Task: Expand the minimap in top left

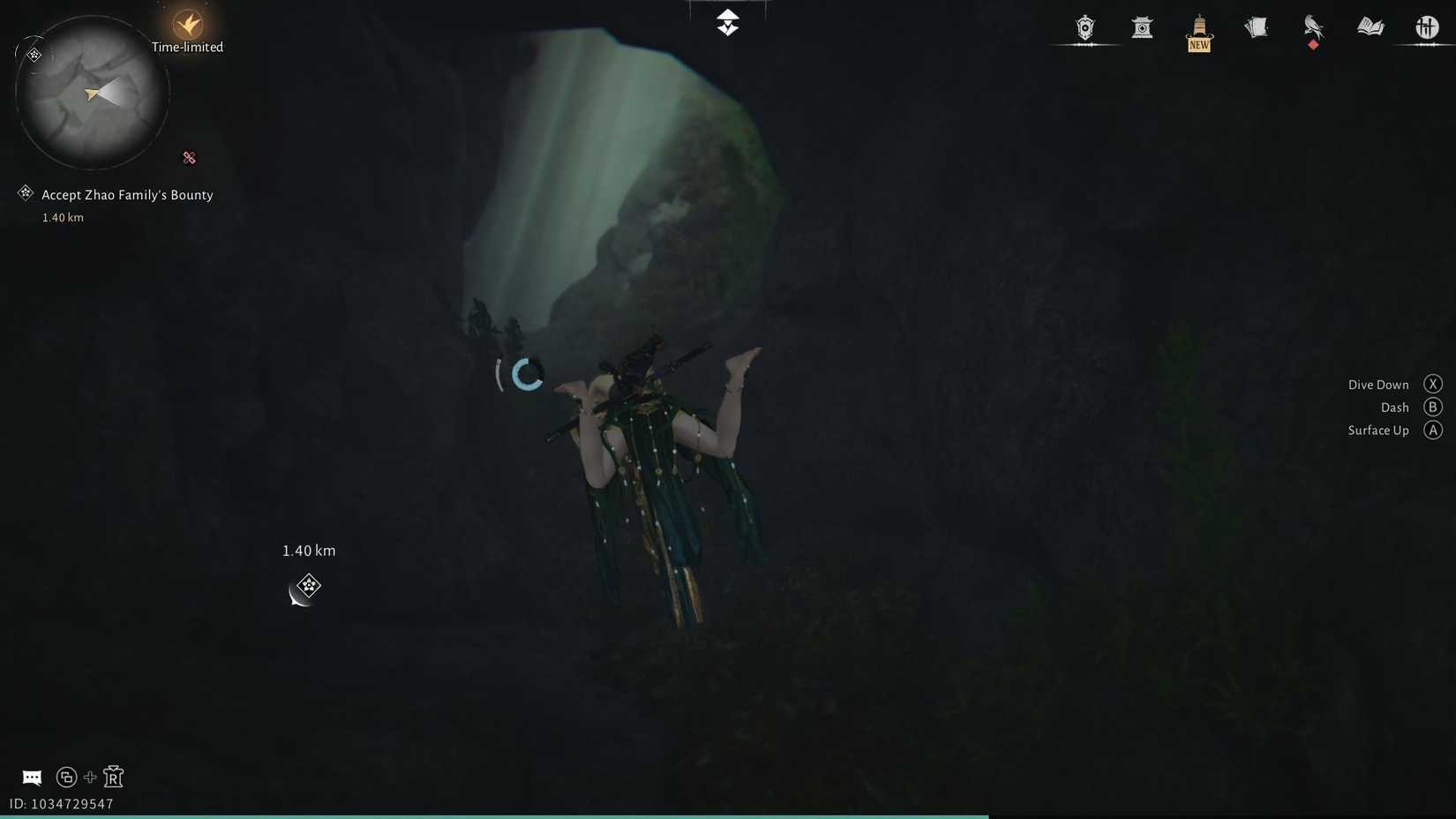Action: [x=91, y=92]
